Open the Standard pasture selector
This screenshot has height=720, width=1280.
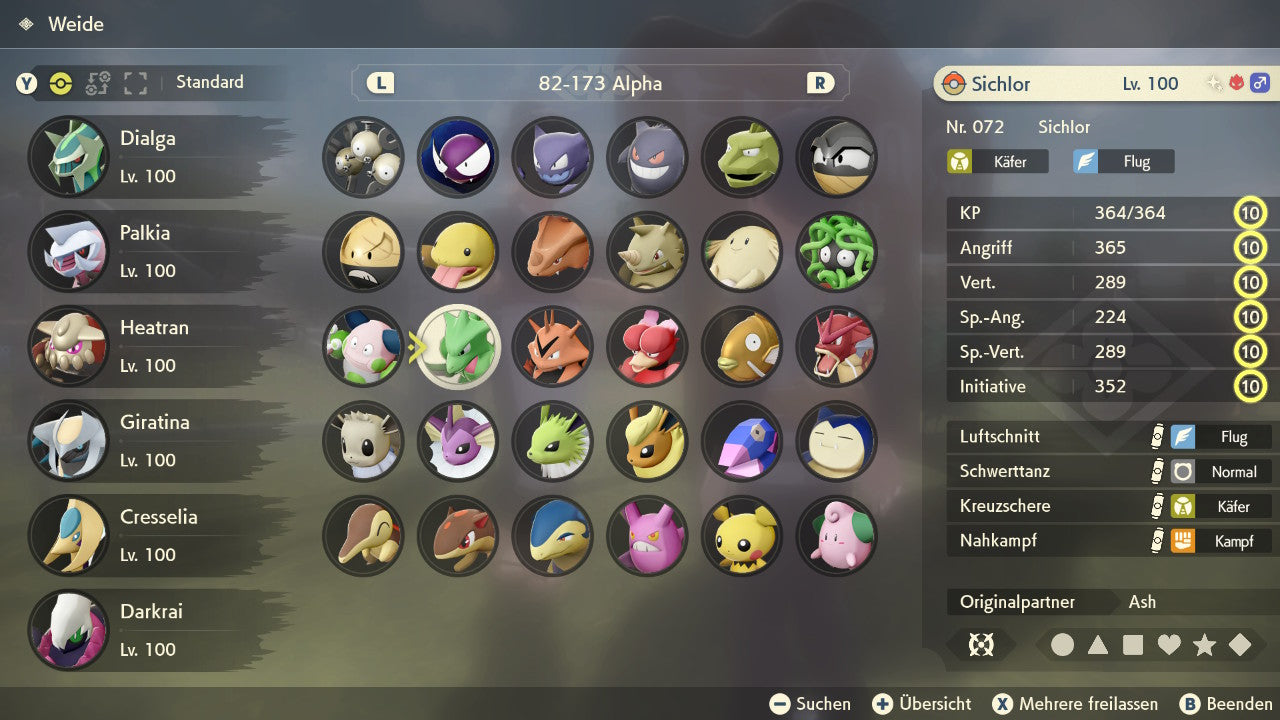click(210, 82)
